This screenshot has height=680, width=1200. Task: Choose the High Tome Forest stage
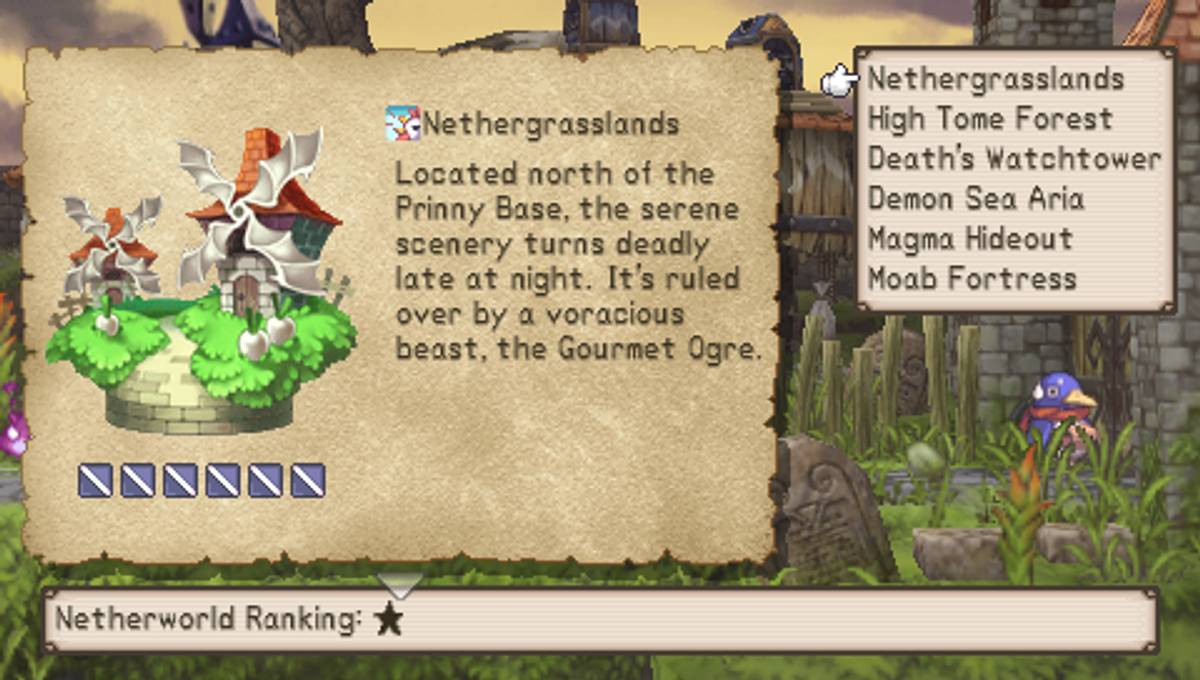[x=989, y=119]
